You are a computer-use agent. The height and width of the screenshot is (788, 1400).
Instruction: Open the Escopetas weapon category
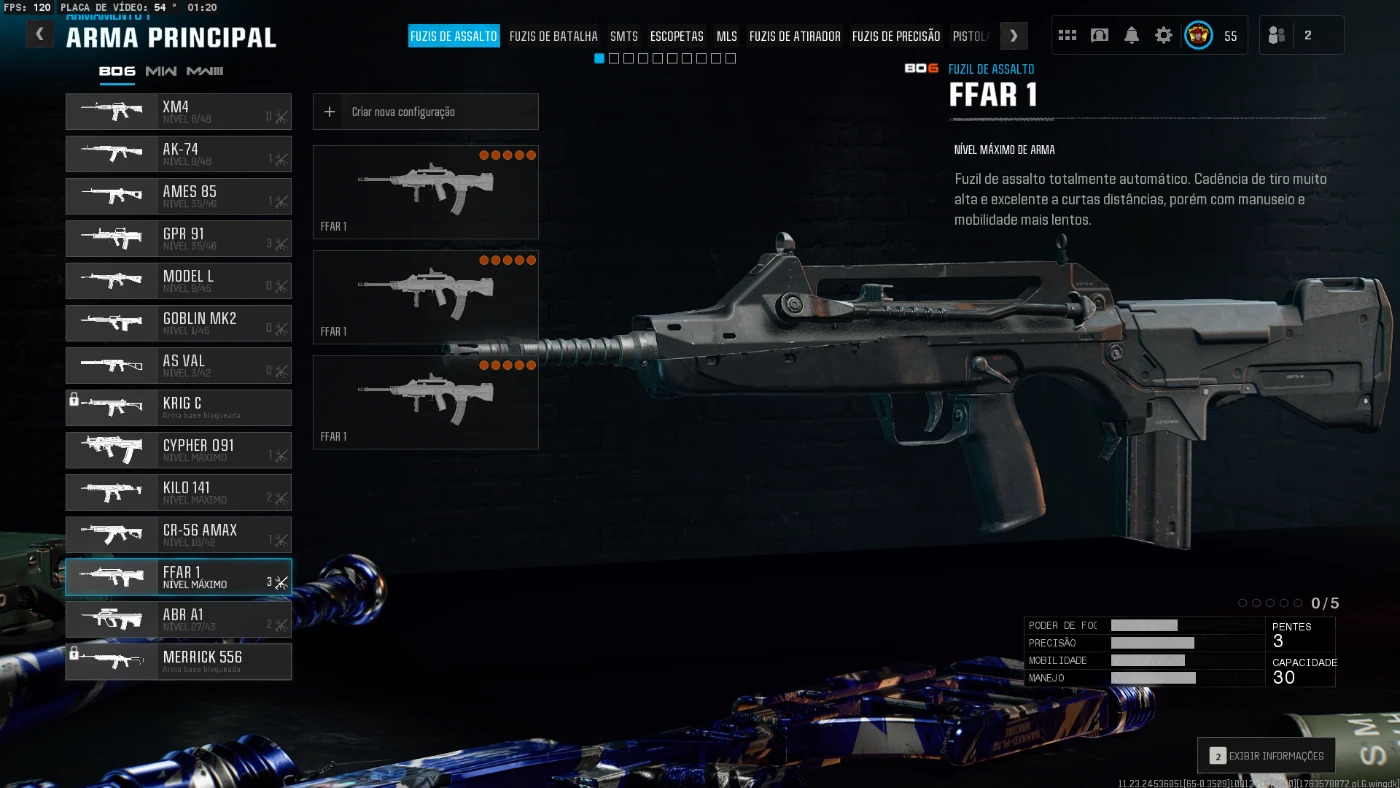coord(677,36)
